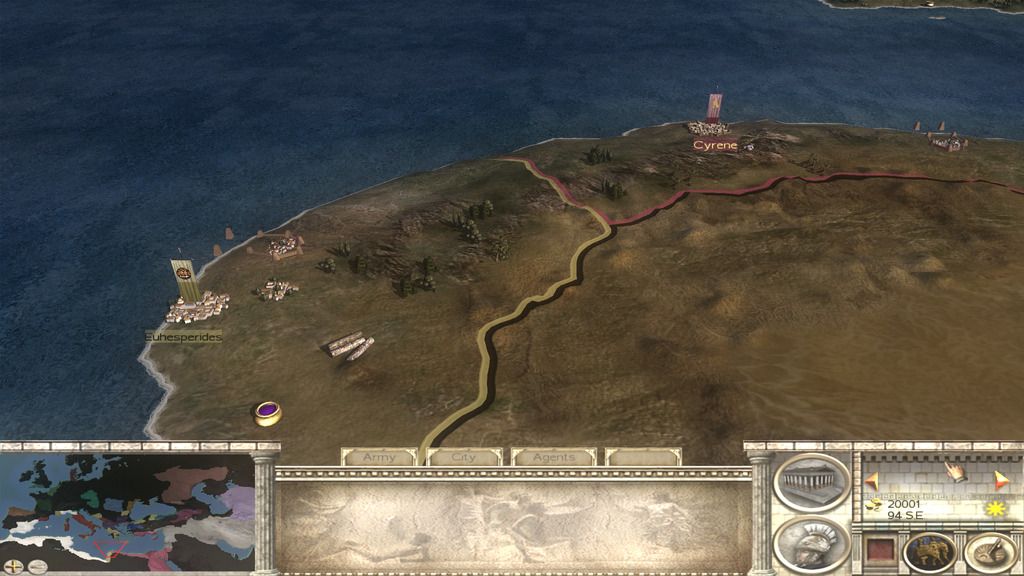
Task: Switch to the Army tab
Action: [x=379, y=457]
